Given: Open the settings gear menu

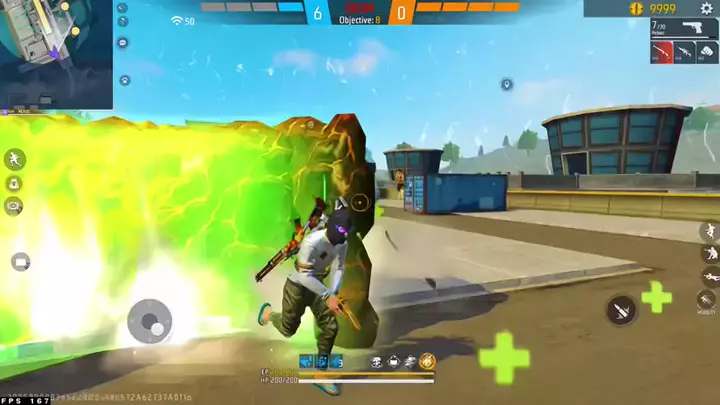Looking at the screenshot, I should point(706,8).
